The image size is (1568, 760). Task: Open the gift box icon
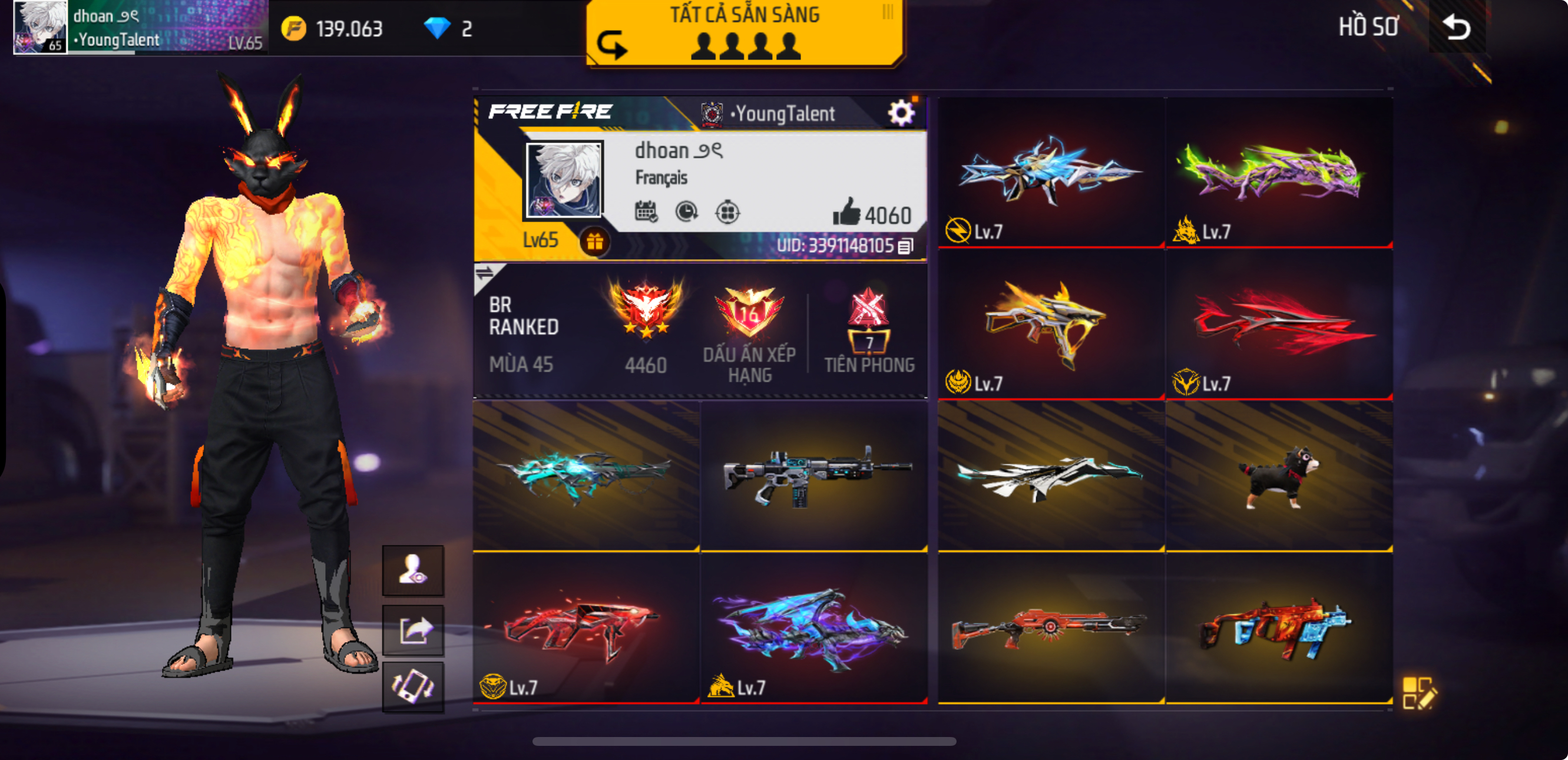pyautogui.click(x=595, y=242)
